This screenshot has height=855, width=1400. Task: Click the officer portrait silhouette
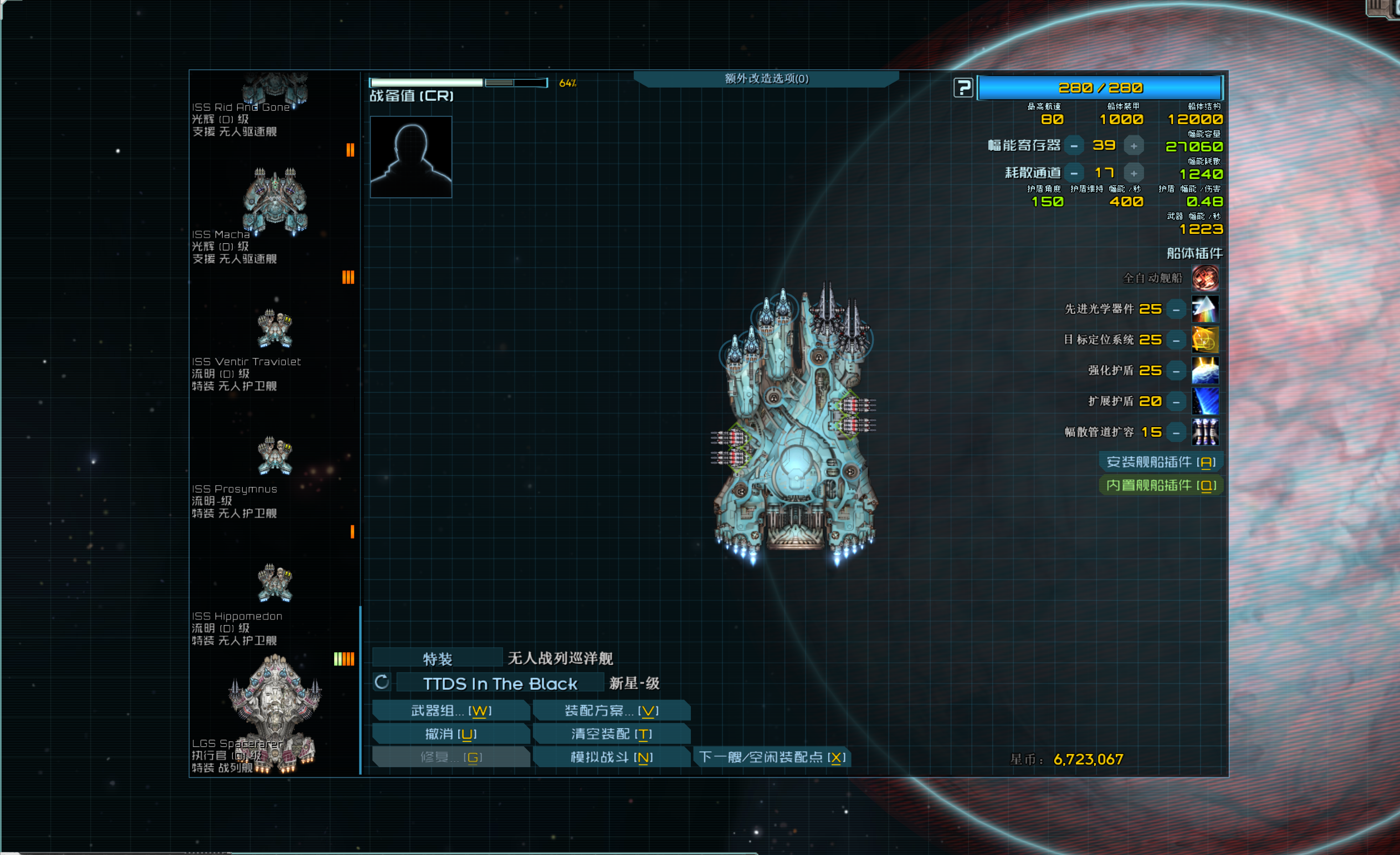(411, 157)
